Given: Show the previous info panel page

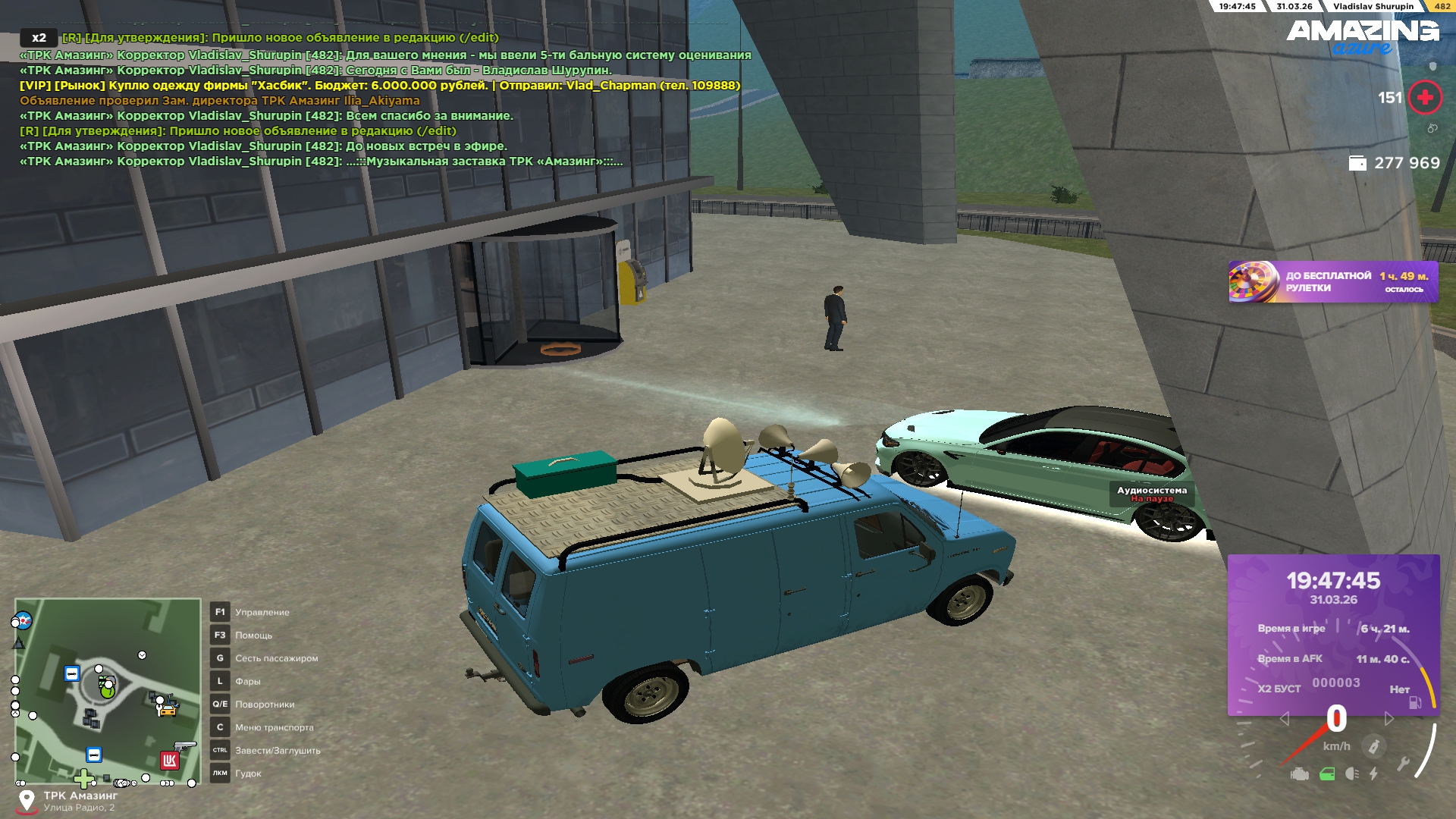Looking at the screenshot, I should pyautogui.click(x=1284, y=719).
